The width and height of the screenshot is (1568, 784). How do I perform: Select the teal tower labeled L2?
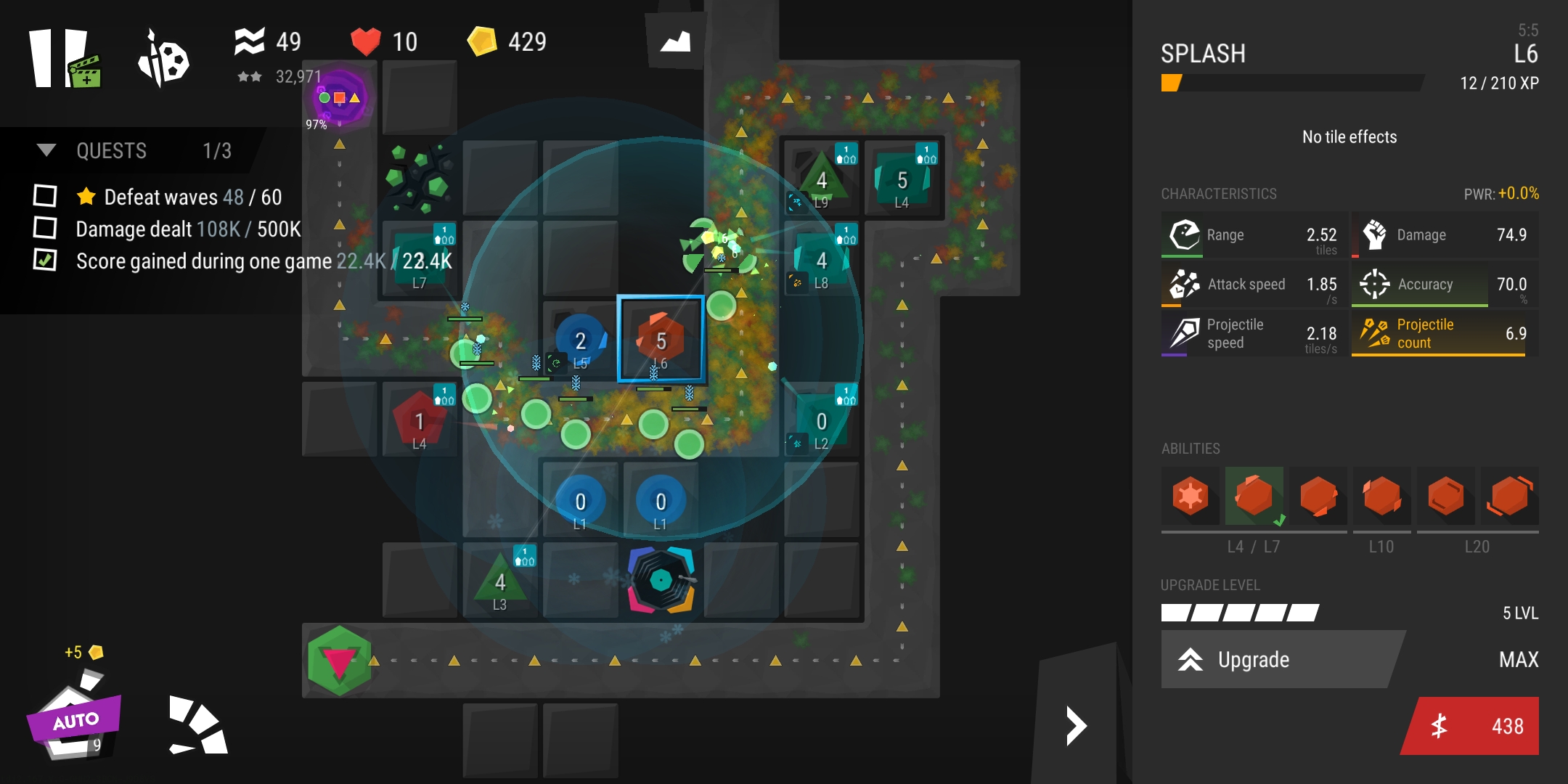point(821,422)
